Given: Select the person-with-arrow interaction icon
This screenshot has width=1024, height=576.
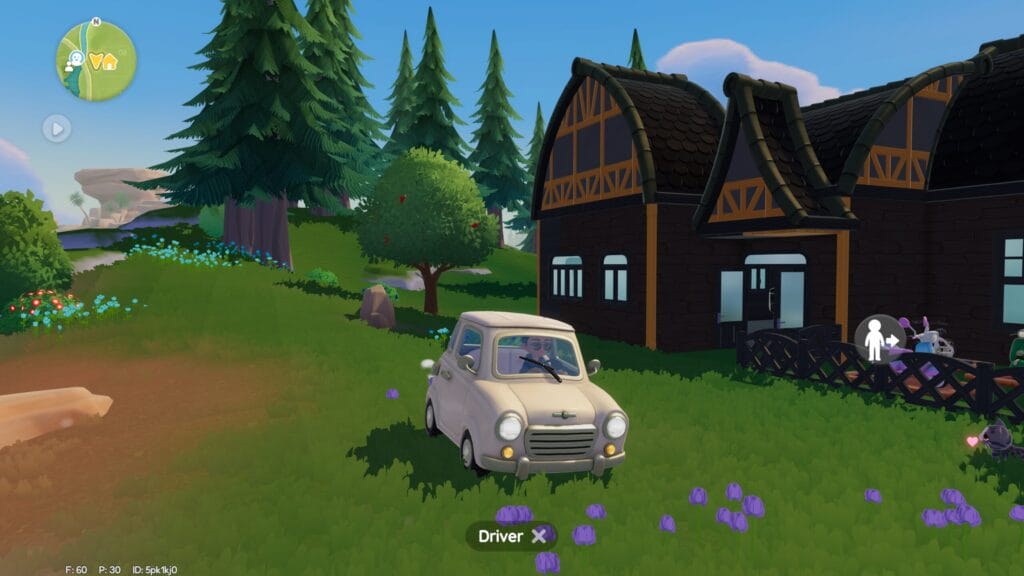Looking at the screenshot, I should pos(879,340).
